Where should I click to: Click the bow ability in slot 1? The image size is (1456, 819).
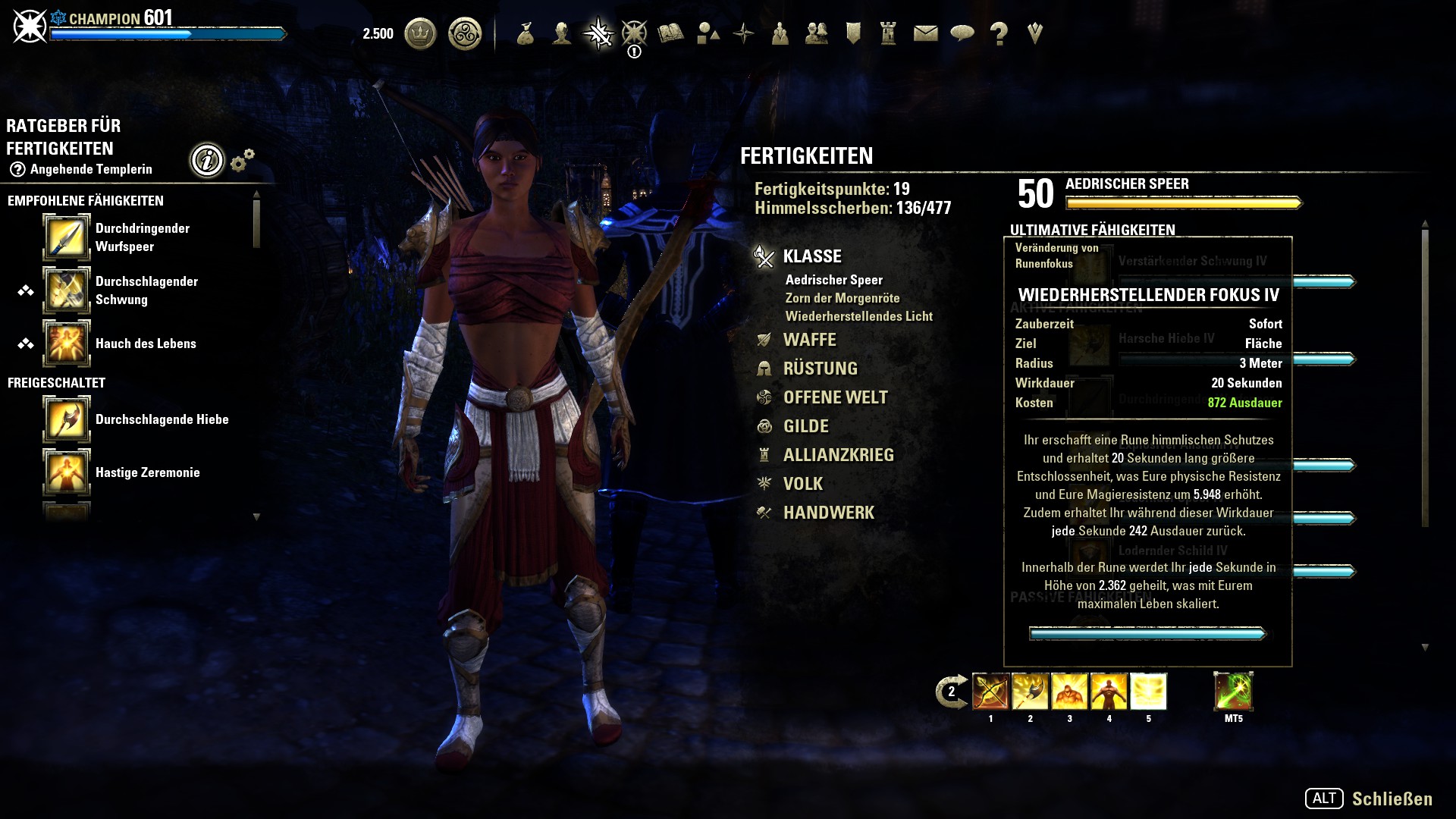[x=990, y=692]
